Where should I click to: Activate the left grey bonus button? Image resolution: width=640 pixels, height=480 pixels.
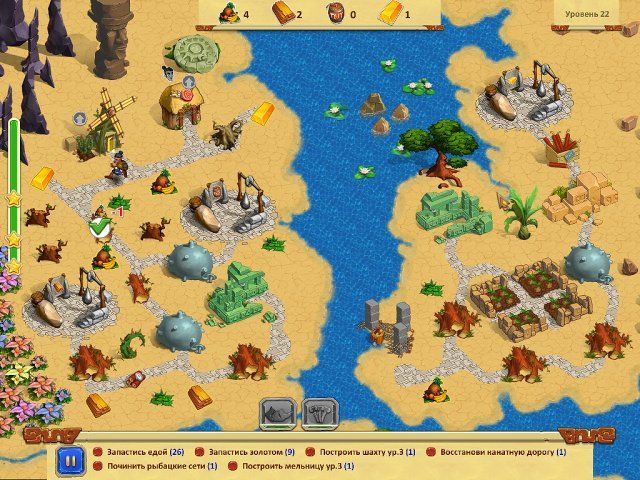[277, 412]
